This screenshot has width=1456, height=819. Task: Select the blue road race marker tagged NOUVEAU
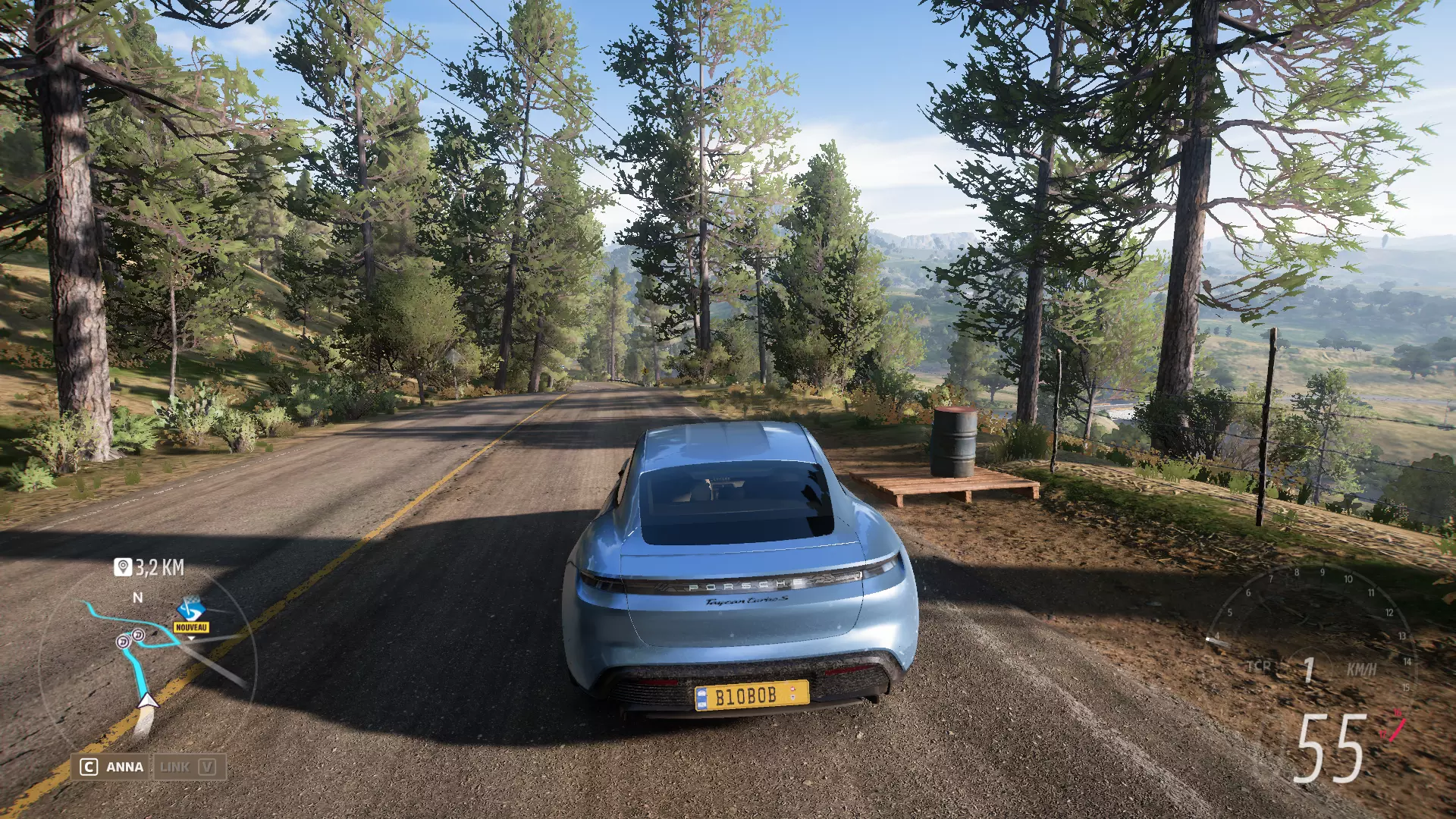(190, 609)
